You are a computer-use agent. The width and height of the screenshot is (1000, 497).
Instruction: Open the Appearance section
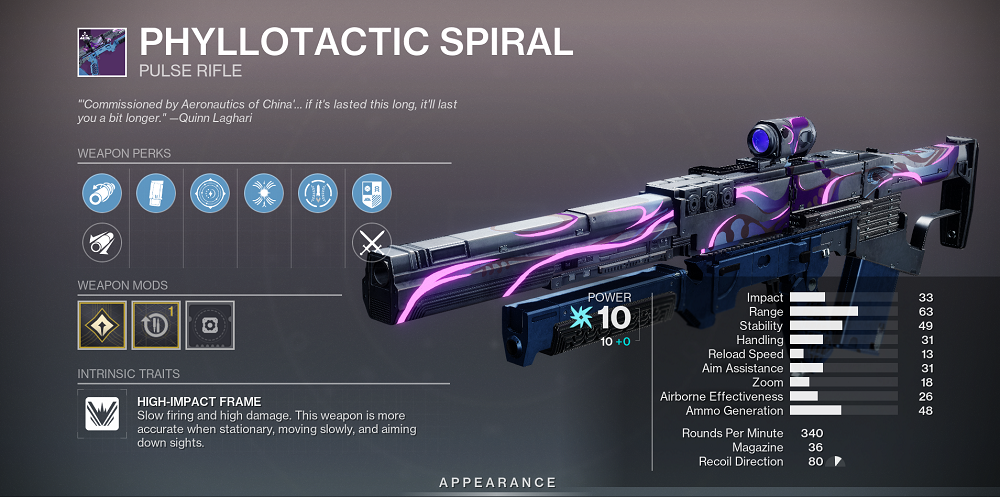coord(498,483)
